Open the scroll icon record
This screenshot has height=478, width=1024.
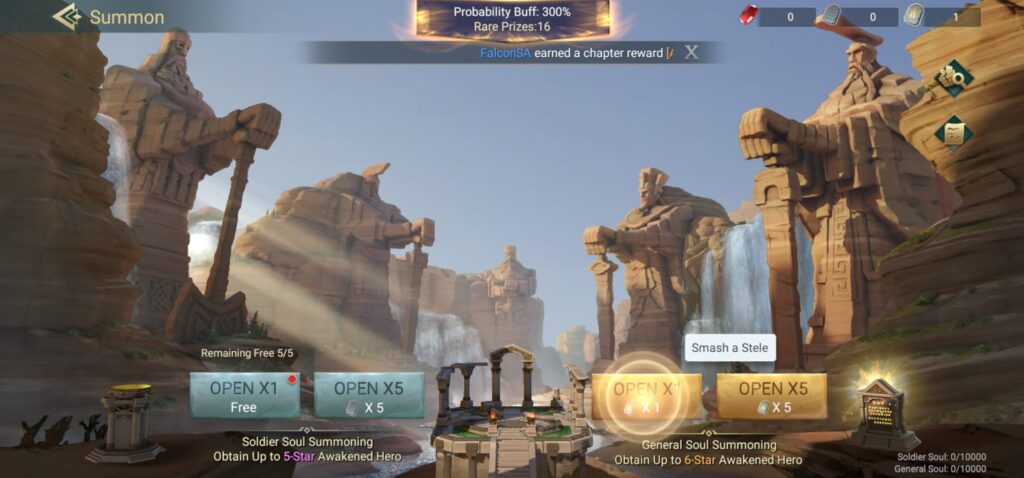click(x=952, y=131)
